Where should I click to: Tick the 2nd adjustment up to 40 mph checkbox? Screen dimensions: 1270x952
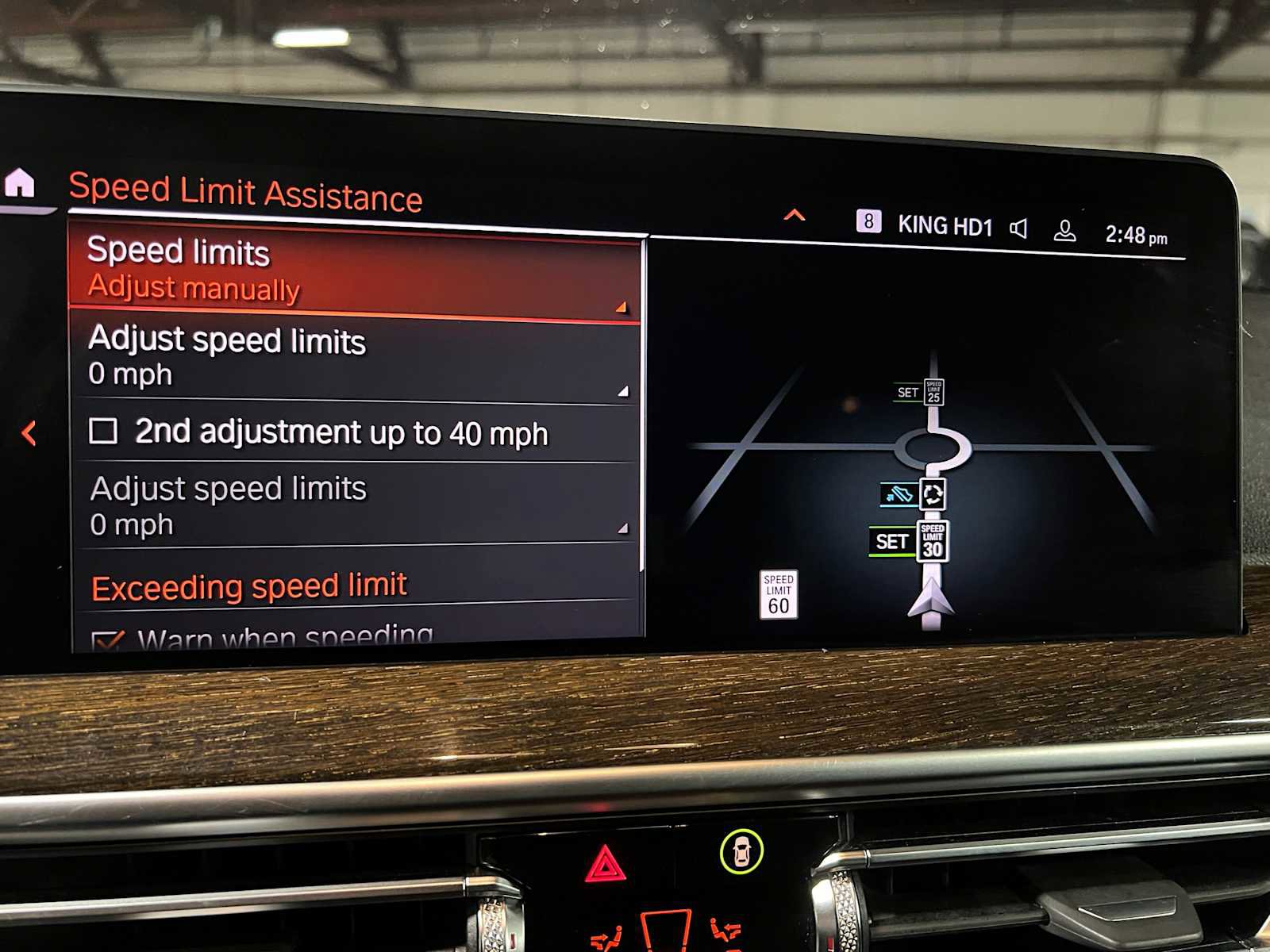[x=103, y=432]
